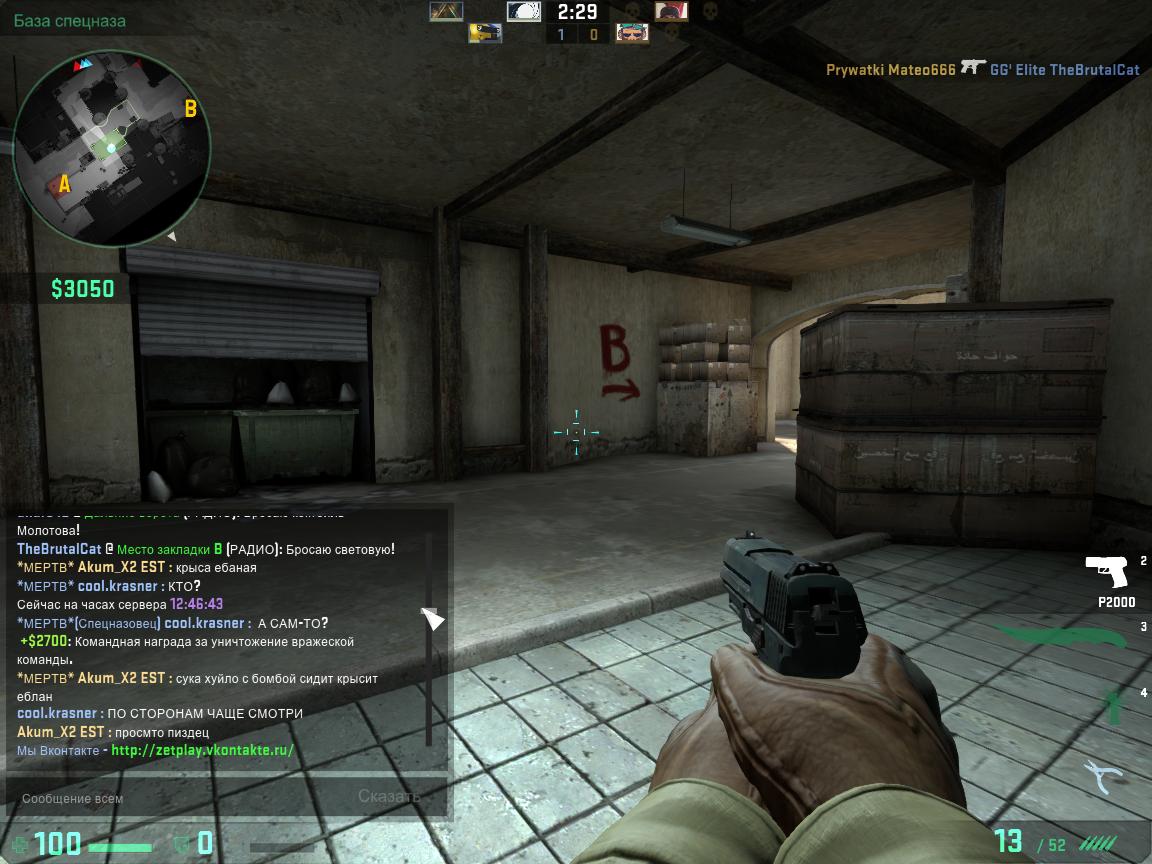Viewport: 1152px width, 864px height.
Task: Select the grenade in slot 4
Action: pos(1111,706)
